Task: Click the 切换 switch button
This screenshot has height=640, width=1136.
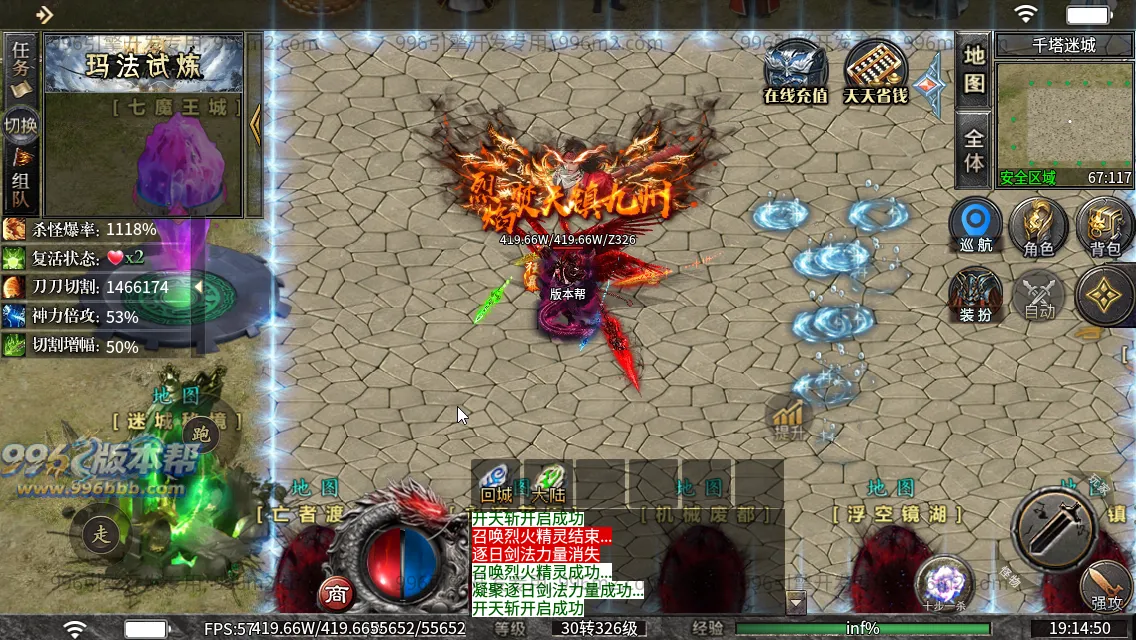Action: [21, 125]
